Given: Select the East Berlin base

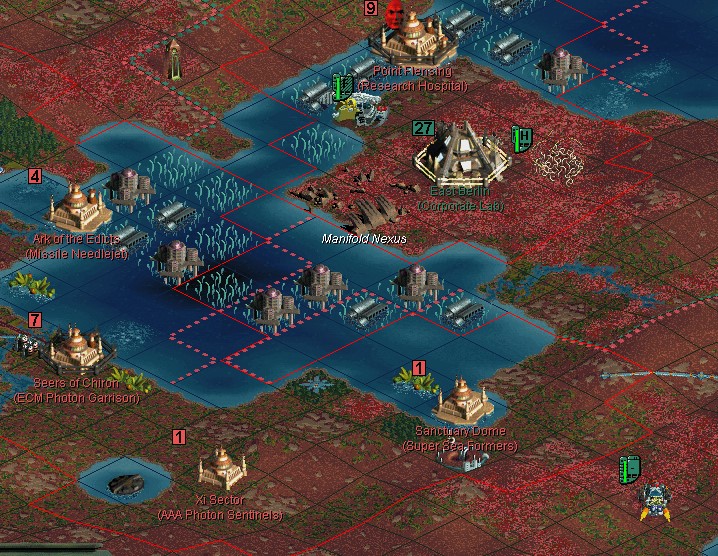Looking at the screenshot, I should 462,152.
